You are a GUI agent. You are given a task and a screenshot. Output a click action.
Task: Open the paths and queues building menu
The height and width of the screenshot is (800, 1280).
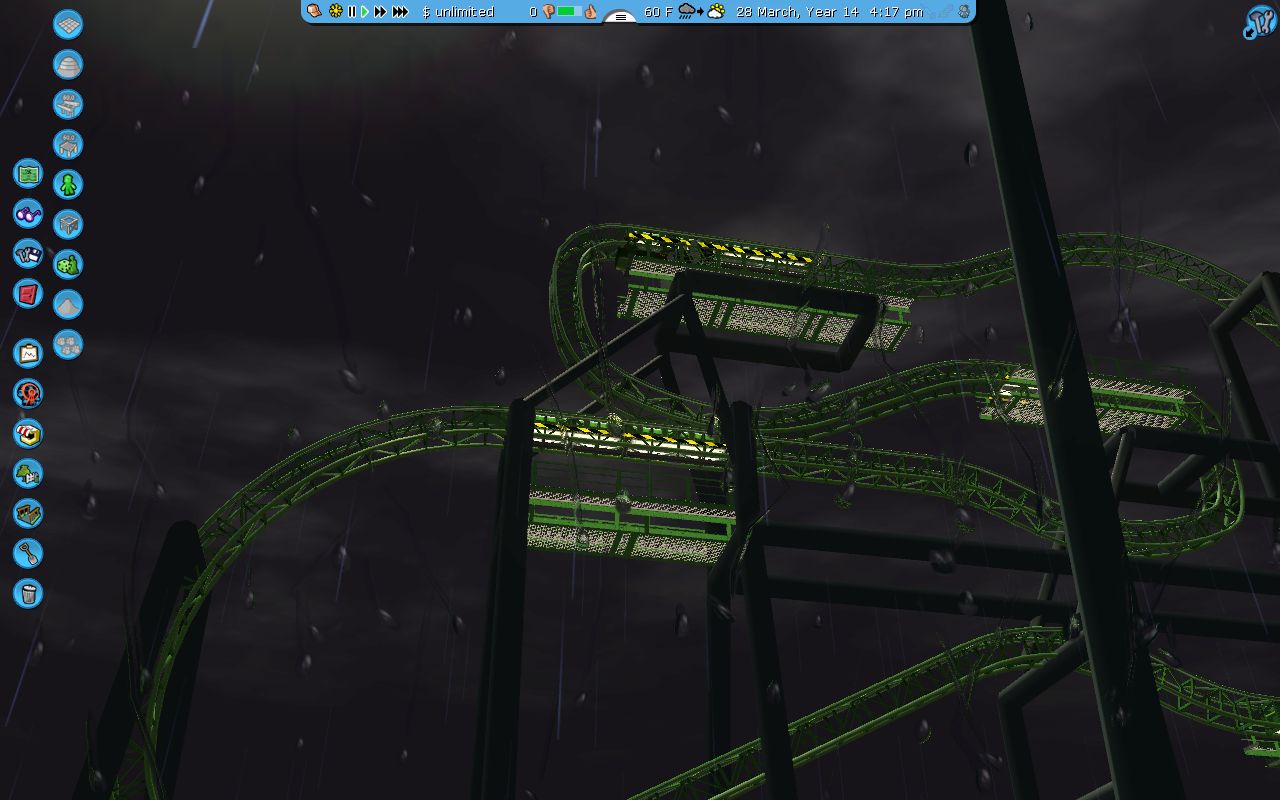click(28, 513)
